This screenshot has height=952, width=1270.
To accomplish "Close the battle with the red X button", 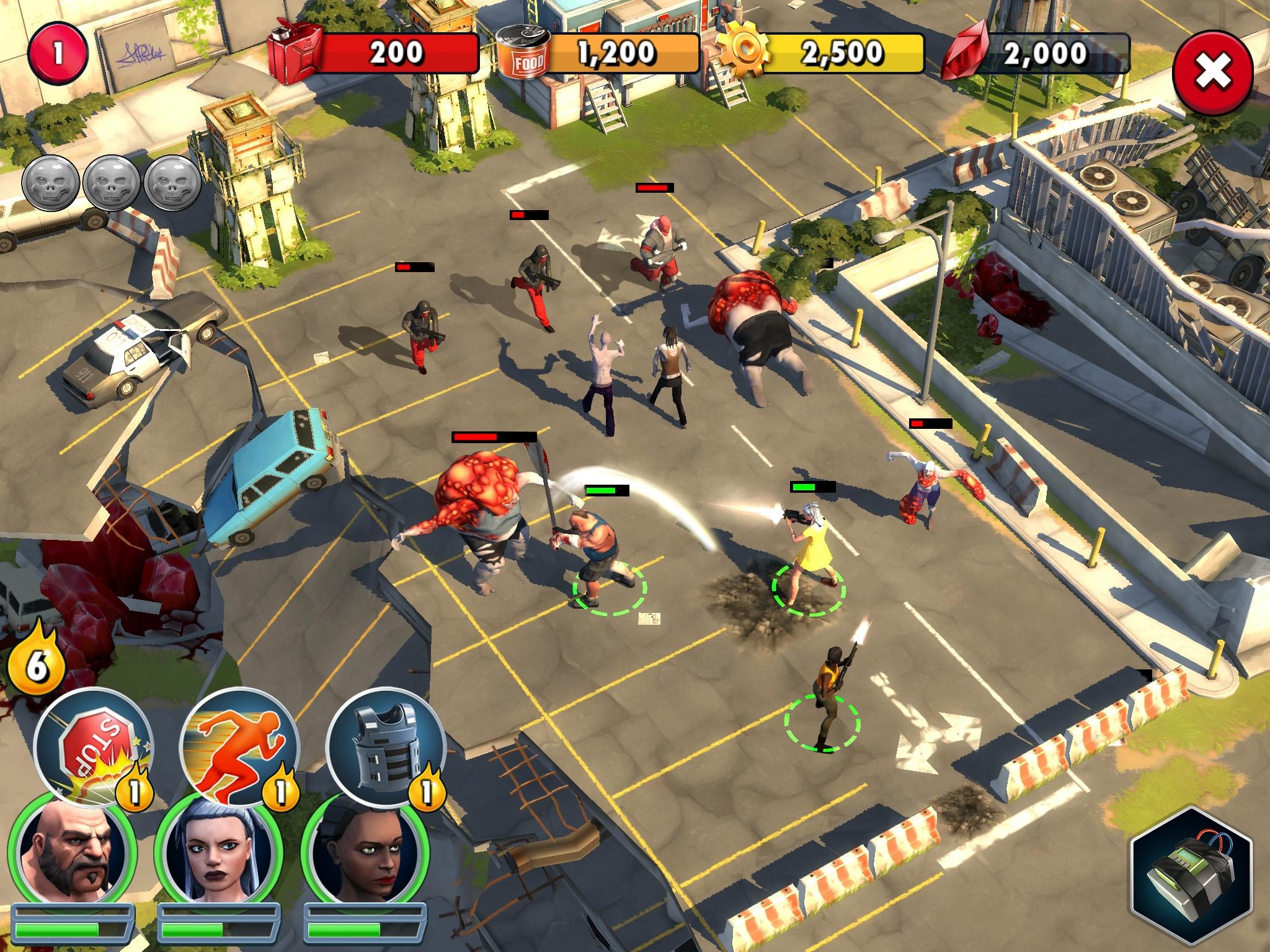I will point(1215,73).
